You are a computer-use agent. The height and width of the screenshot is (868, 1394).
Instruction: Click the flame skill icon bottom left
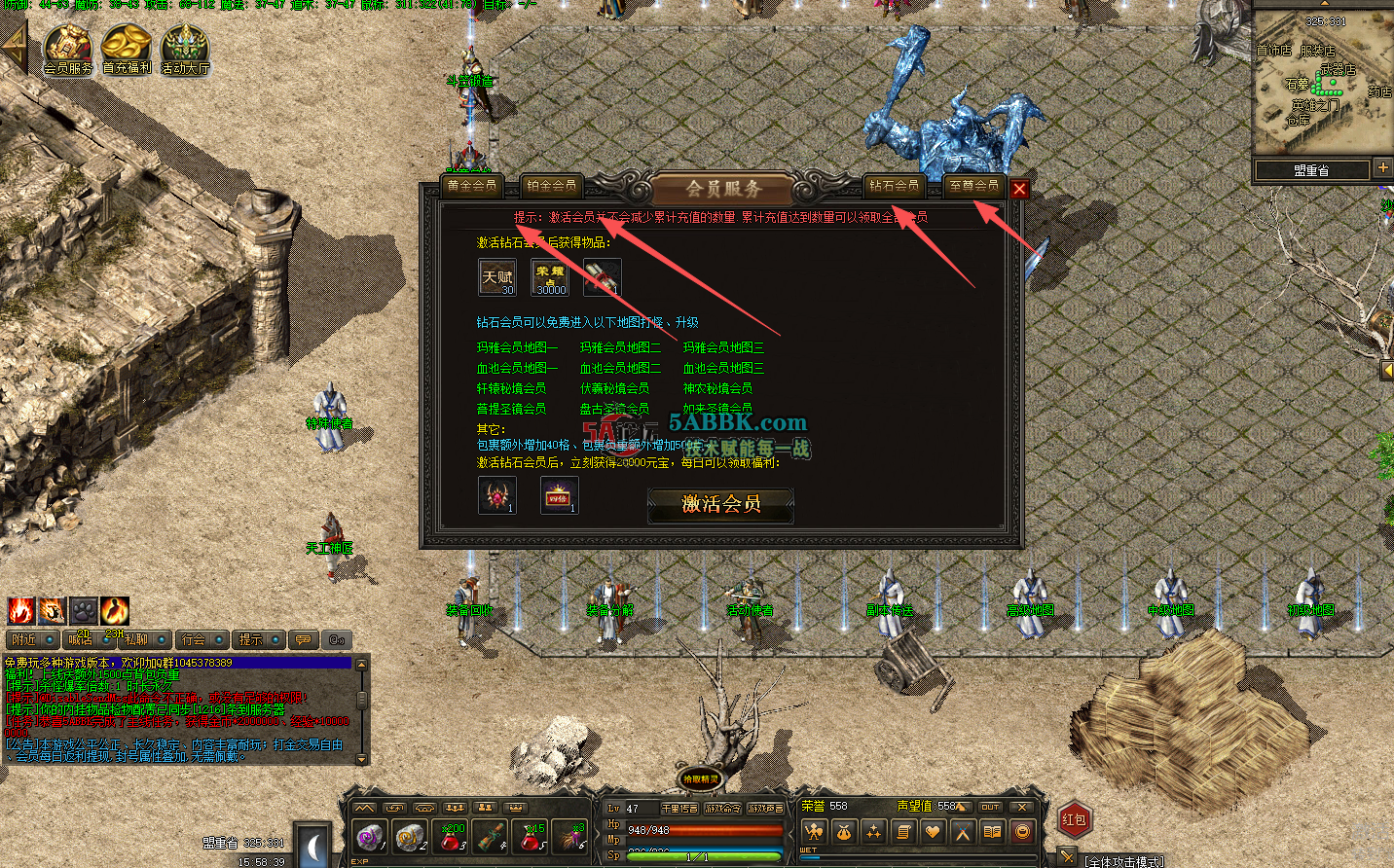[x=20, y=611]
